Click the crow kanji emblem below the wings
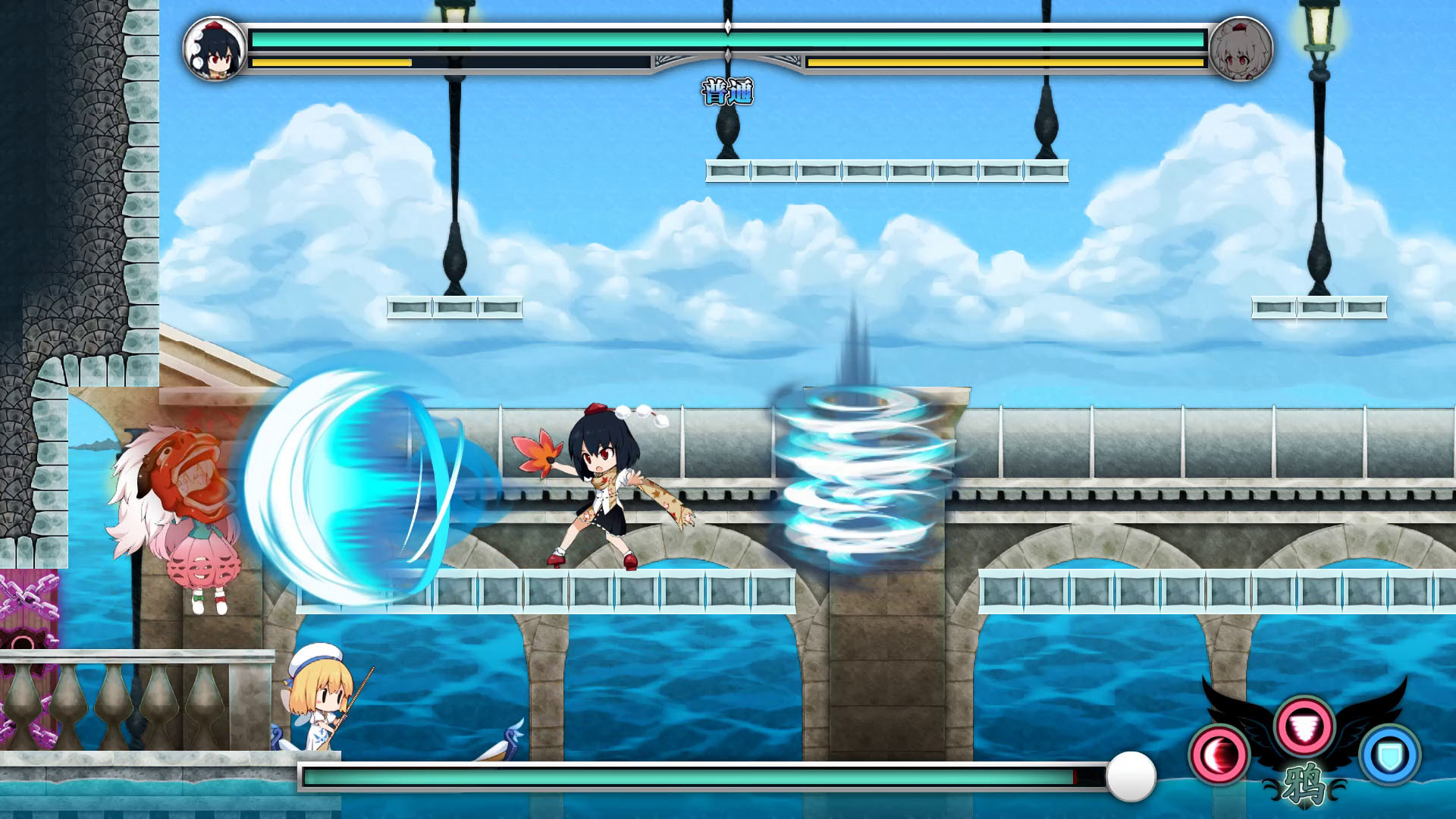The height and width of the screenshot is (819, 1456). click(1304, 785)
